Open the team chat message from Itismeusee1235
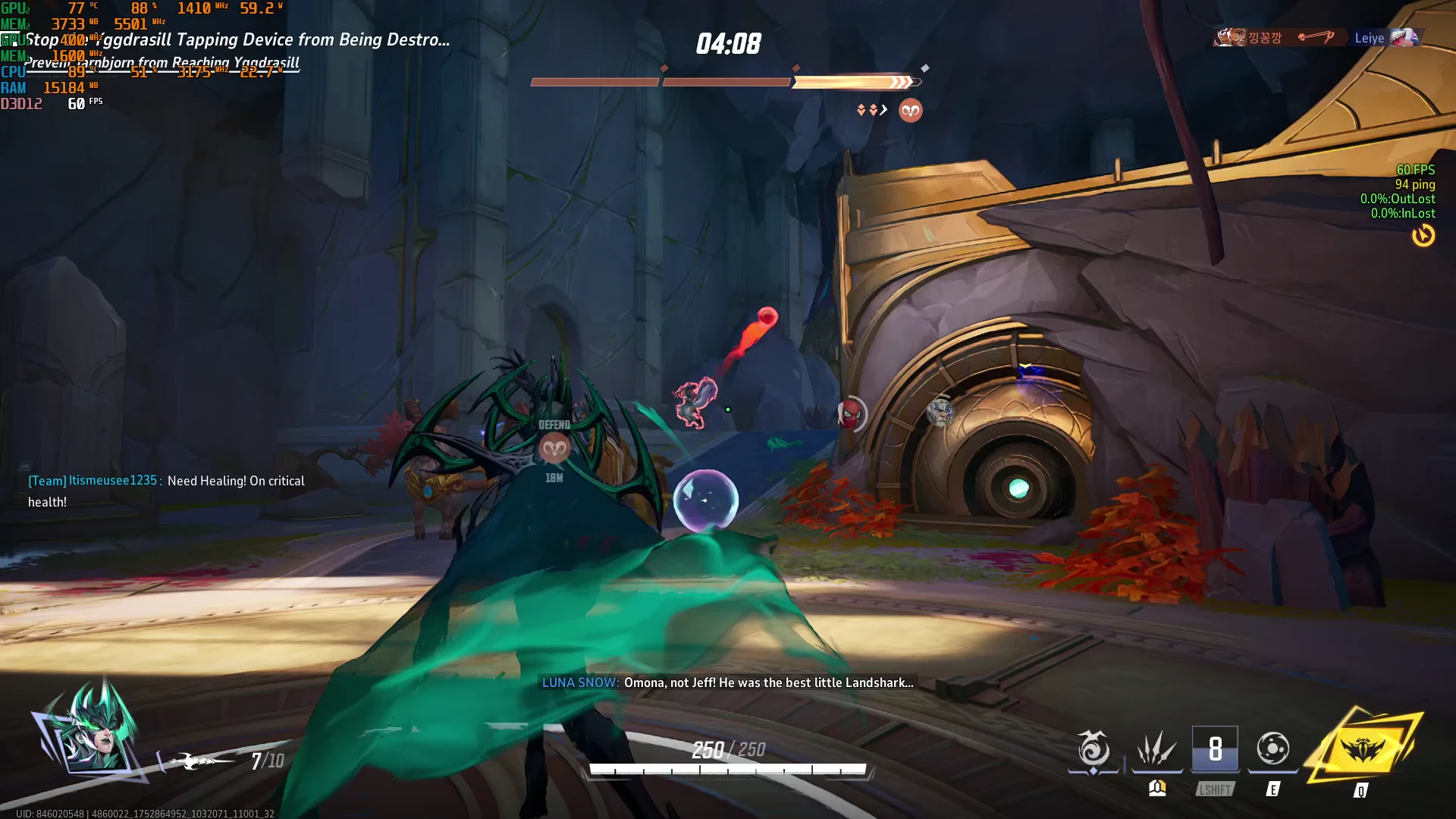1456x819 pixels. tap(167, 491)
